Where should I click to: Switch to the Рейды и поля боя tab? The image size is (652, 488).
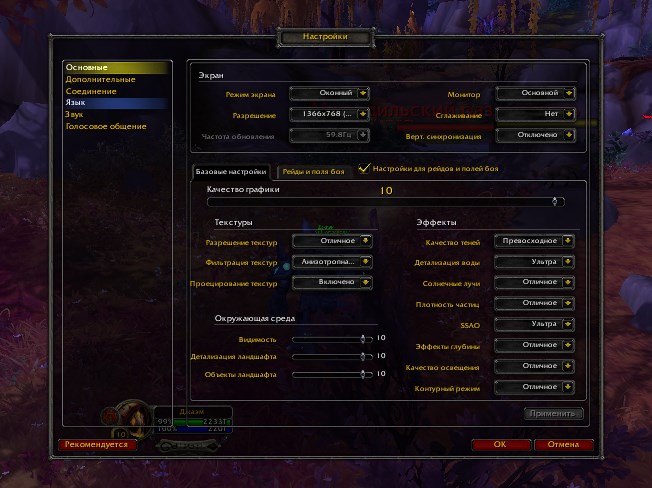tap(312, 172)
